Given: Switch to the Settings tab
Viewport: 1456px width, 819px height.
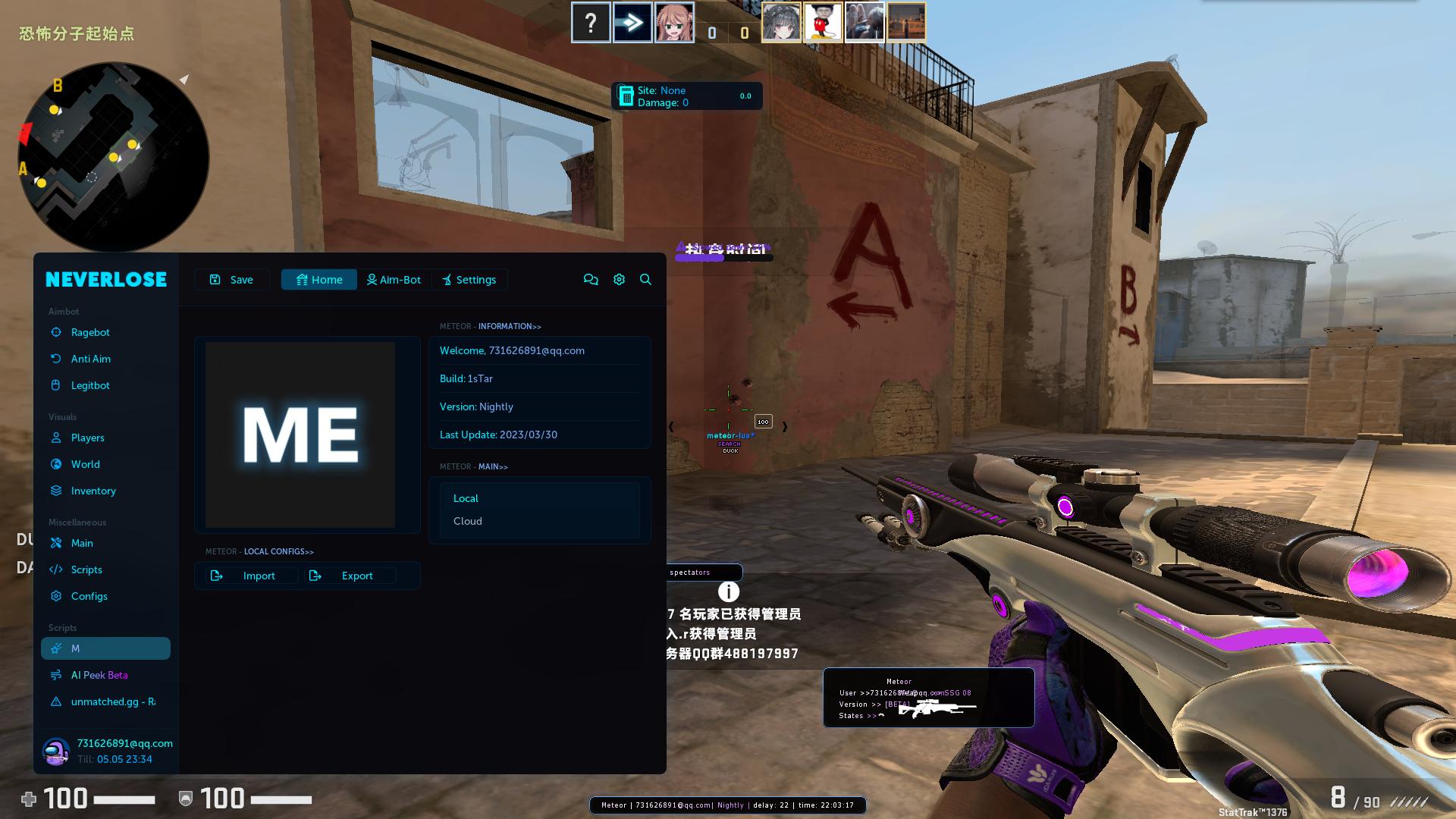Looking at the screenshot, I should coord(469,279).
